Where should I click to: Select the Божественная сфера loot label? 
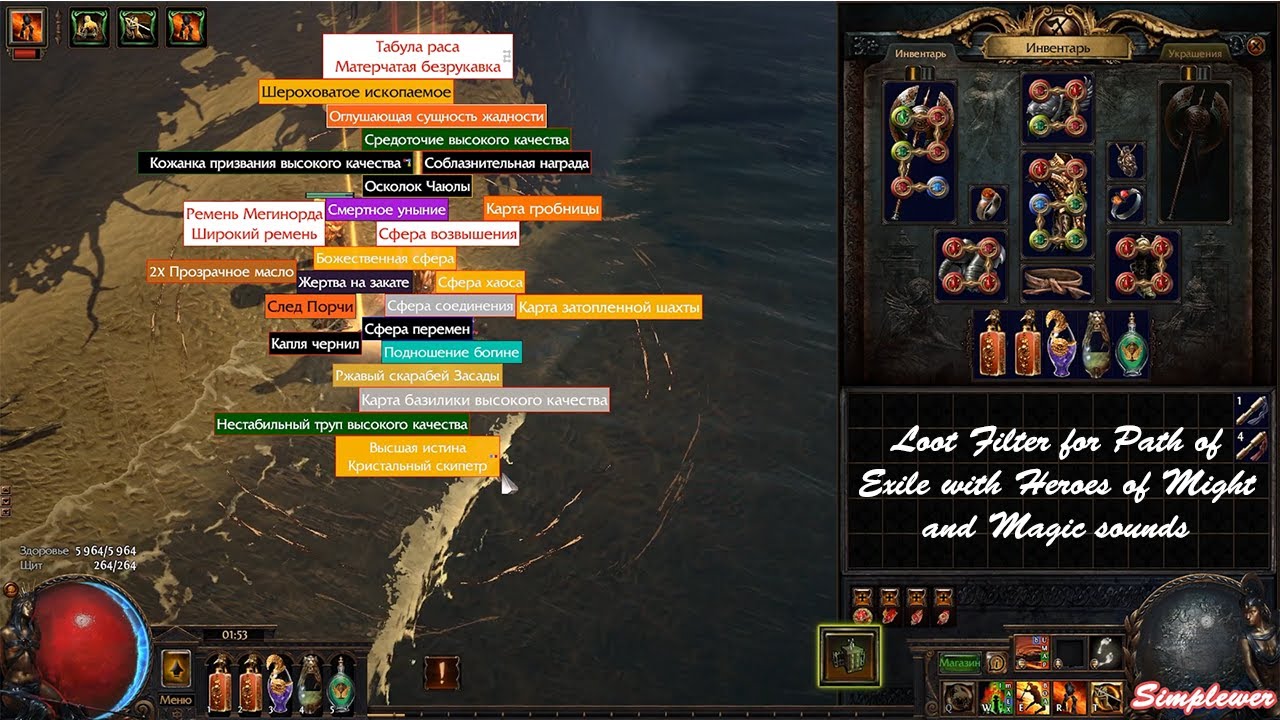pos(385,258)
